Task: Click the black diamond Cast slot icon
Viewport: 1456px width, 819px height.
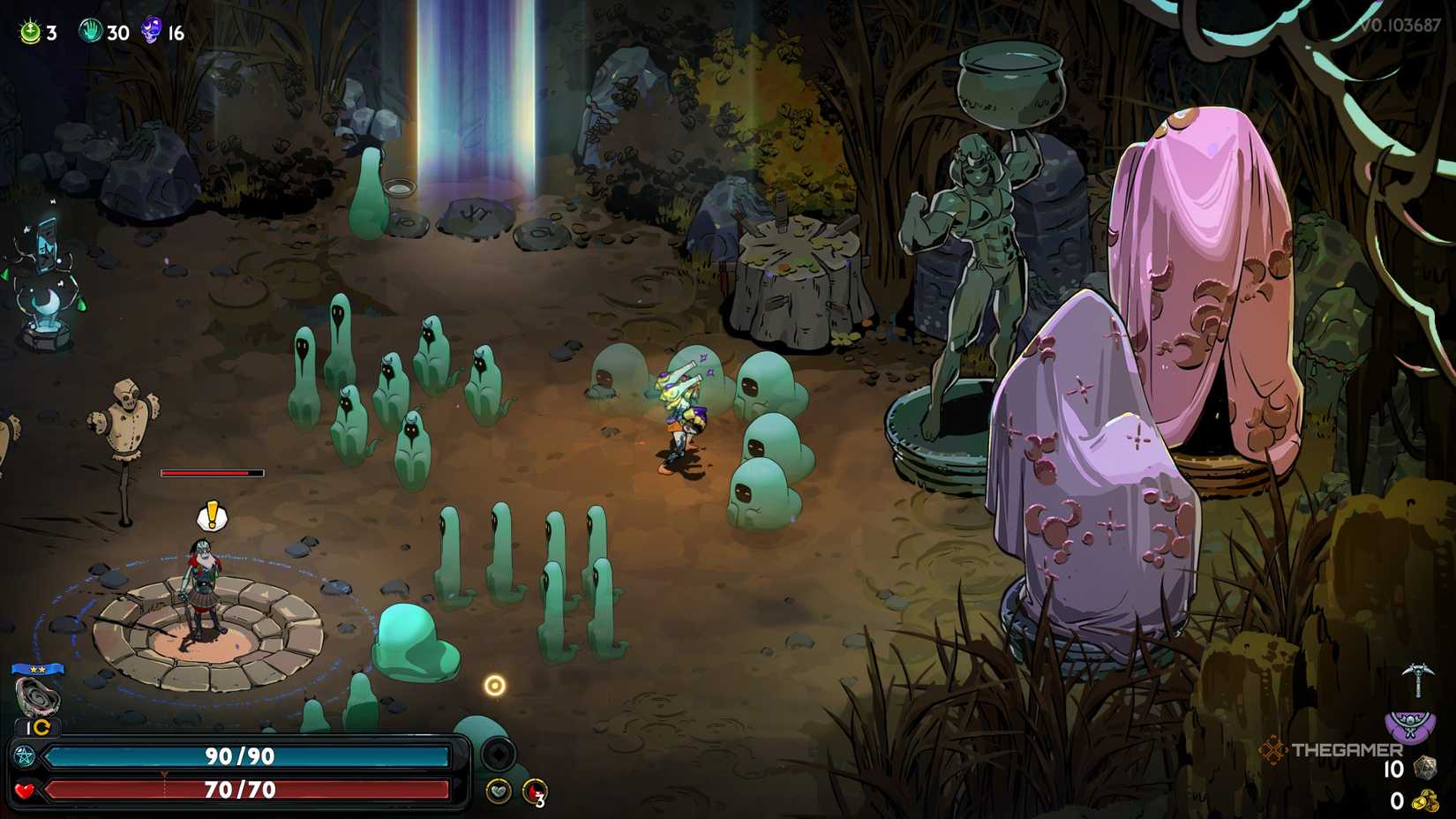Action: tap(498, 754)
